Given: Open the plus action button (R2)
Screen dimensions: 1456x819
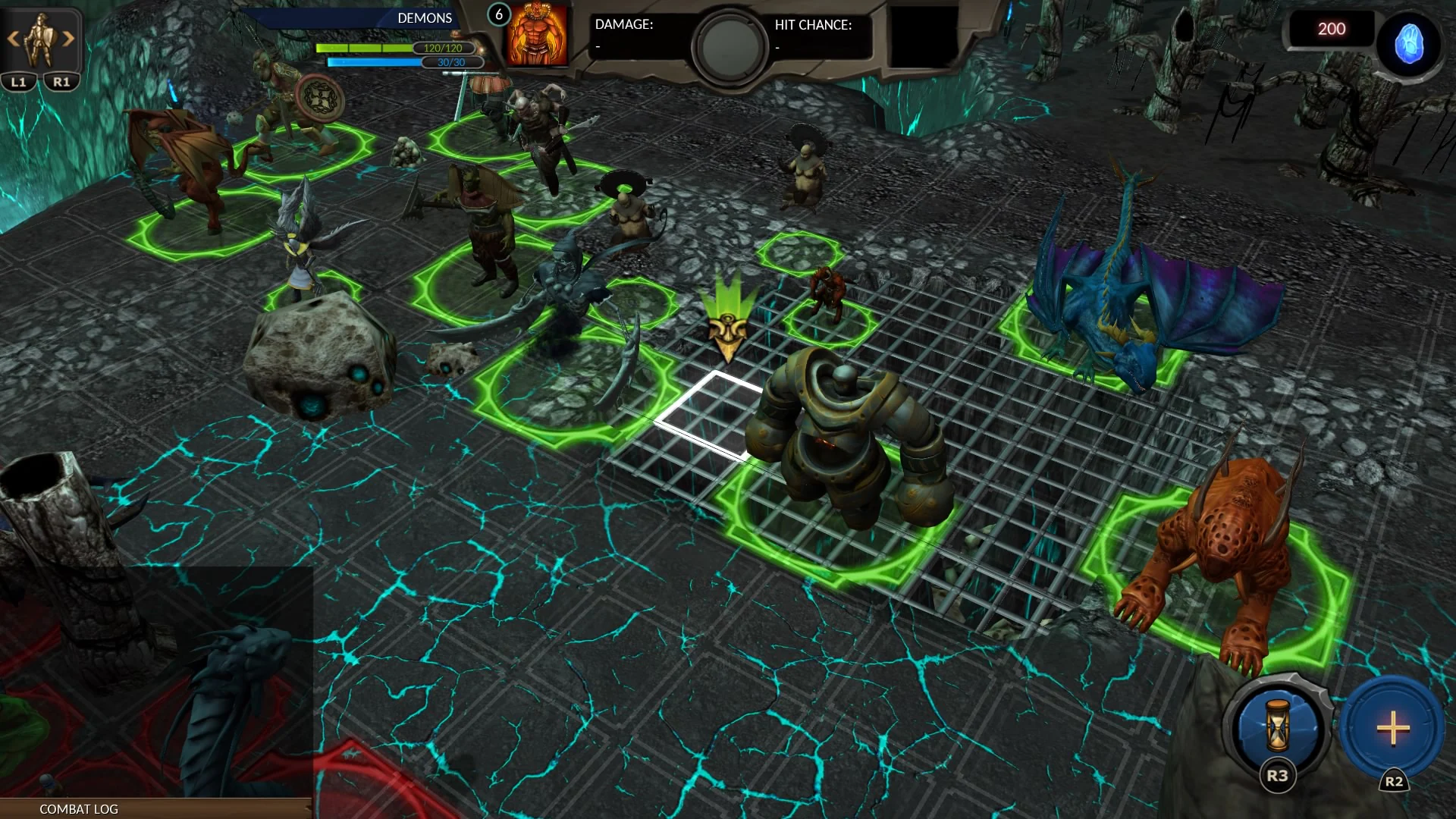Looking at the screenshot, I should [x=1392, y=730].
